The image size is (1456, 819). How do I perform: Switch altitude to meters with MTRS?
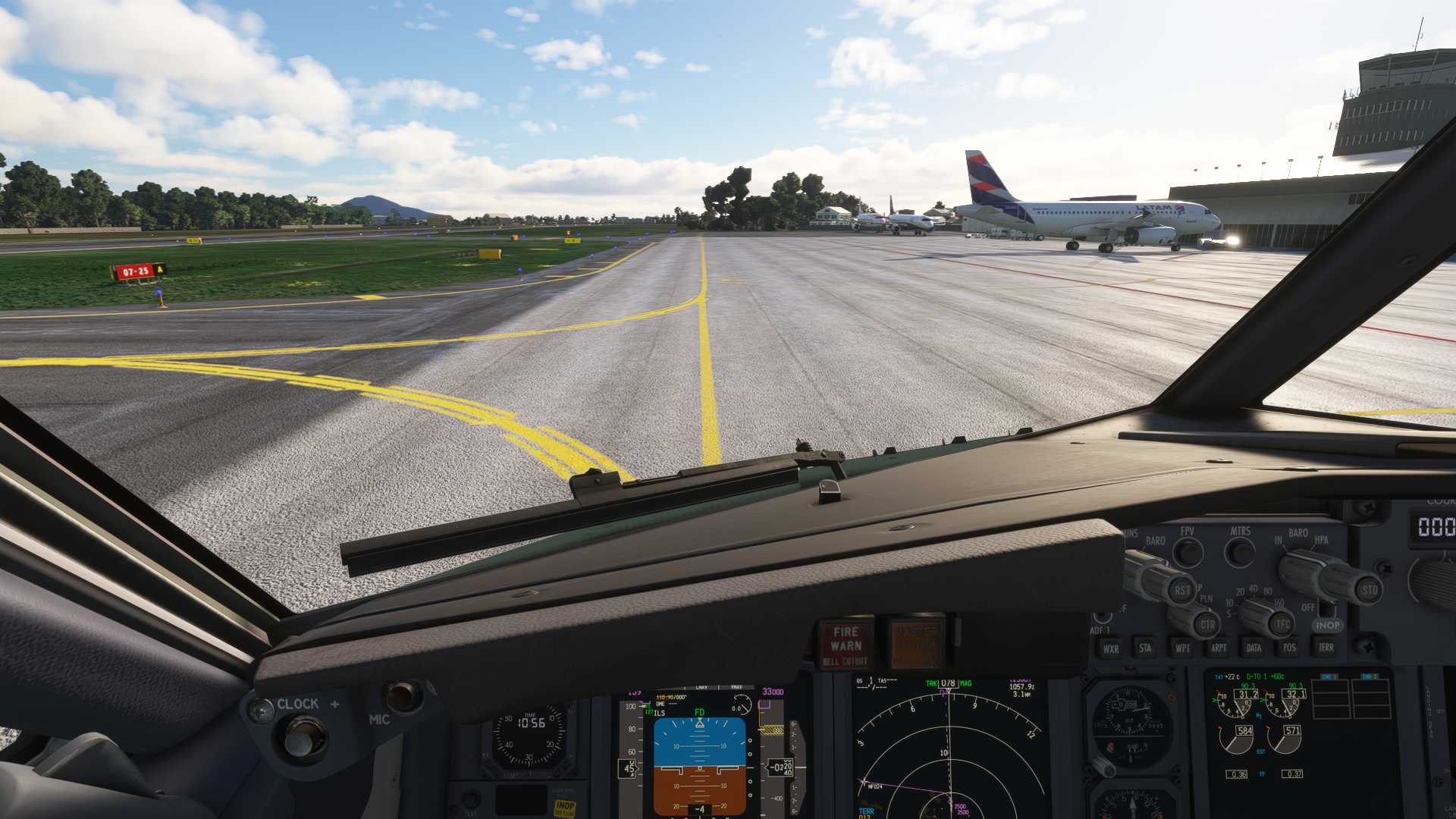(1241, 552)
